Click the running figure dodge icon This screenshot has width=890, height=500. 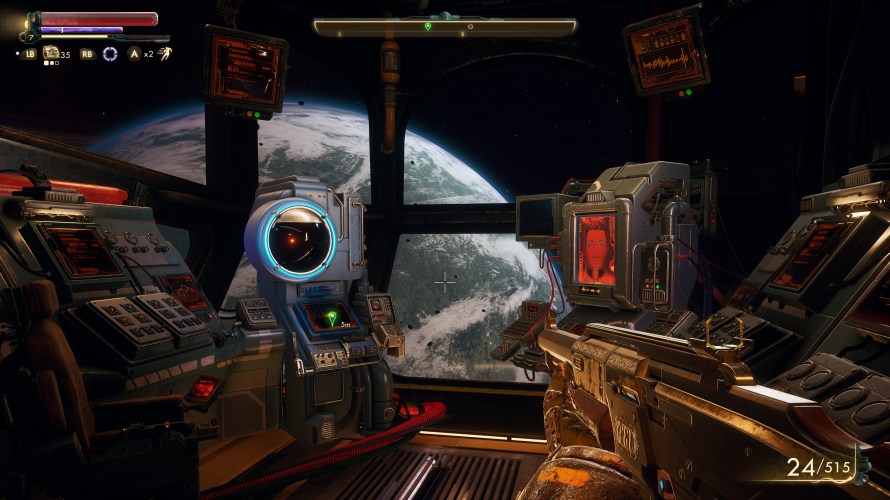coord(163,52)
